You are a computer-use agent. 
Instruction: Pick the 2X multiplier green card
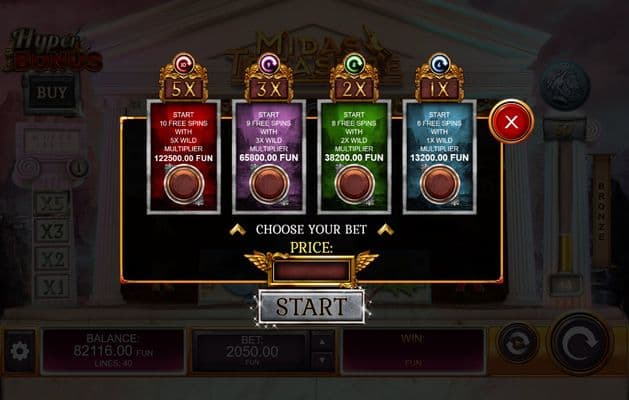point(353,155)
